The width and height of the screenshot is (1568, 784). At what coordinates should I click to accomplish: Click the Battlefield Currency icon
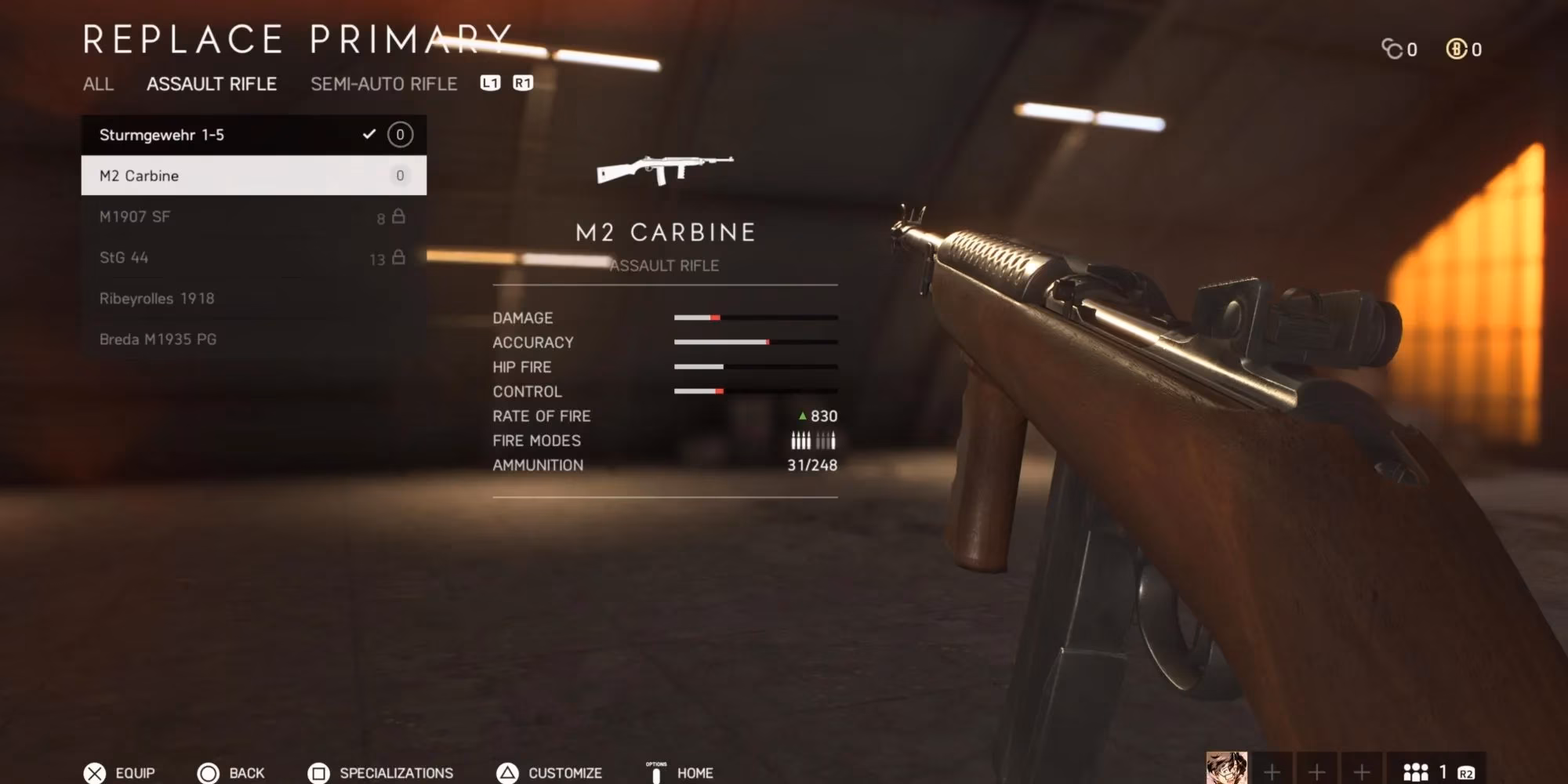(1457, 49)
